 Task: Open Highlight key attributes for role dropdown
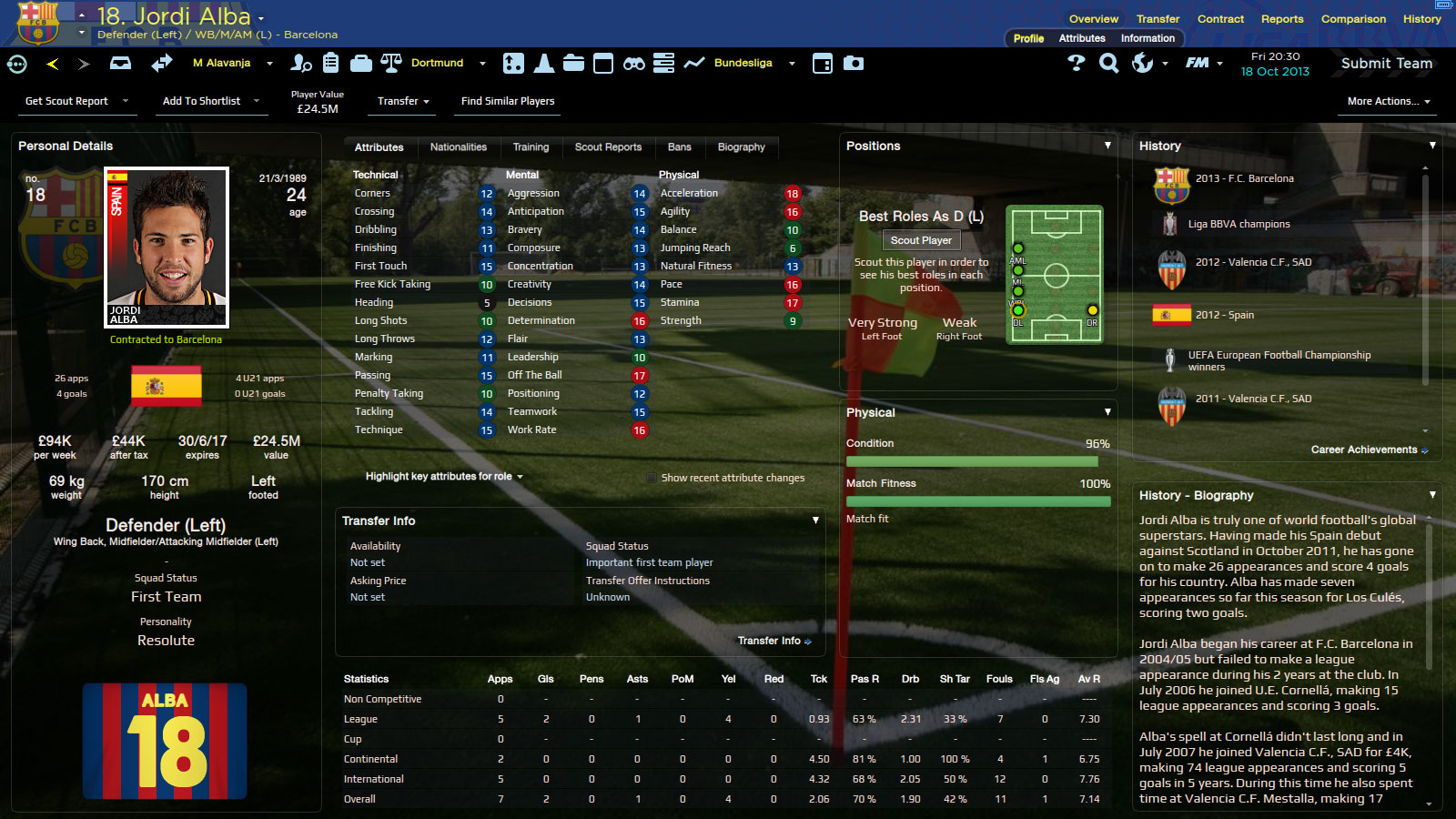coord(443,477)
